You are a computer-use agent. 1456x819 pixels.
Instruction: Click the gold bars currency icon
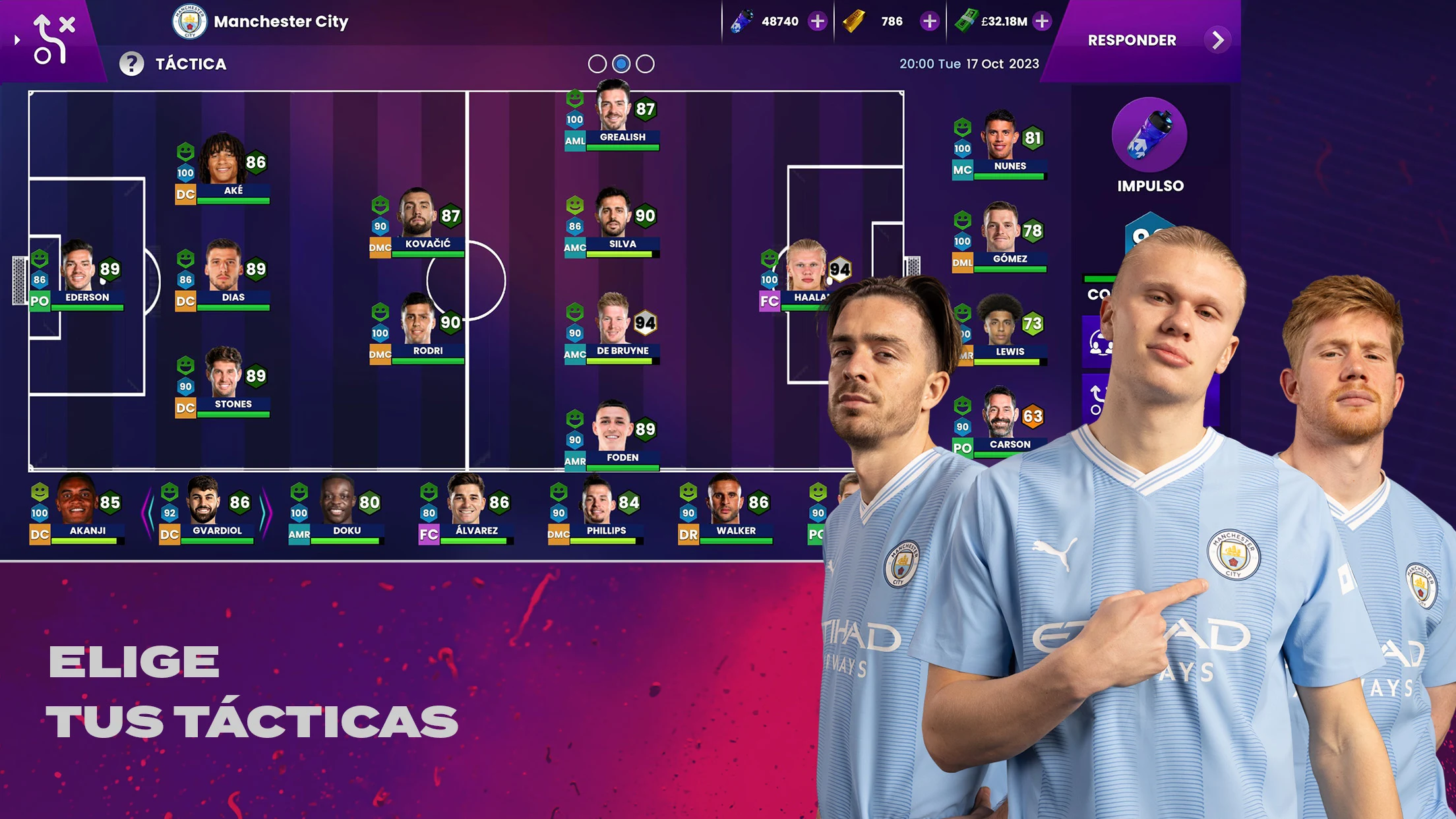click(851, 20)
